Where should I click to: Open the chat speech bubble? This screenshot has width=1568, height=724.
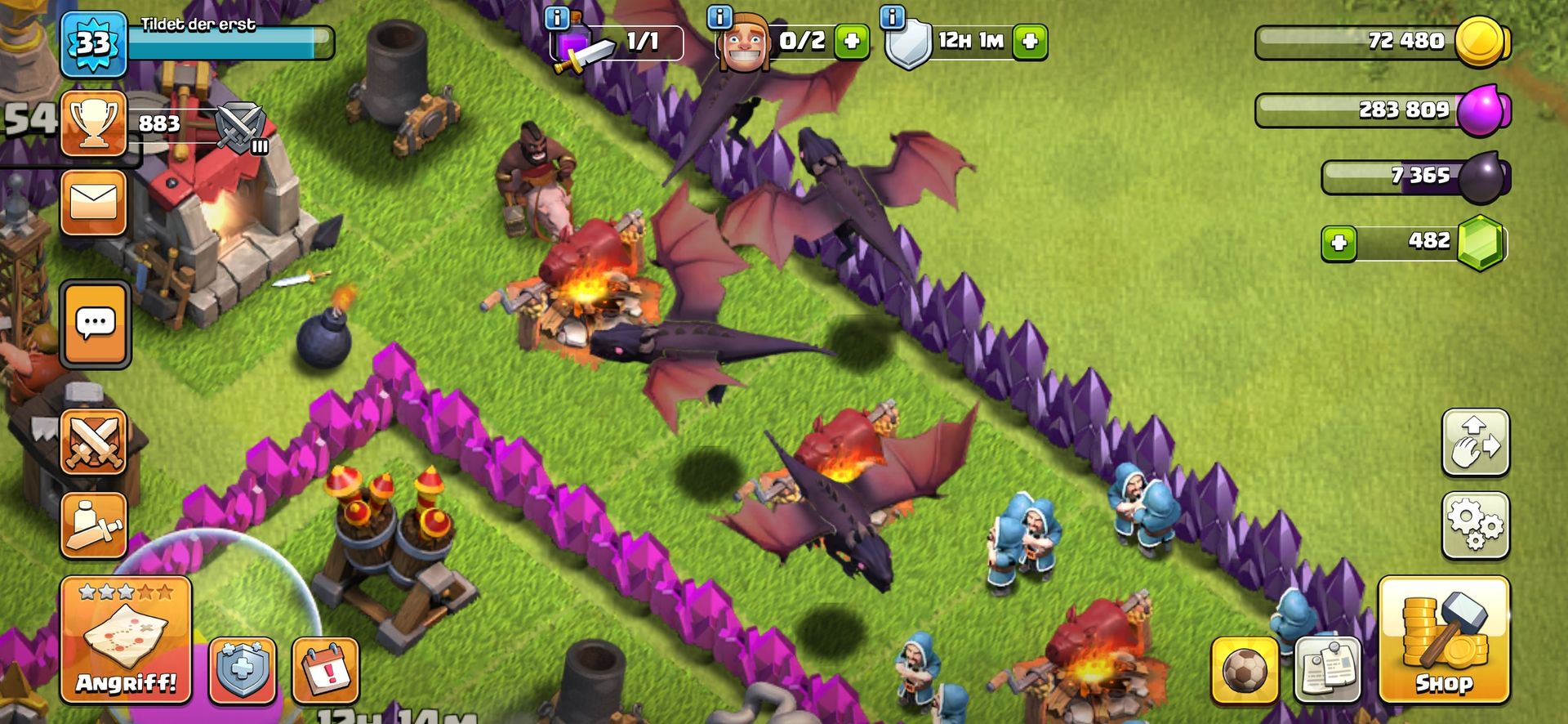coord(95,324)
